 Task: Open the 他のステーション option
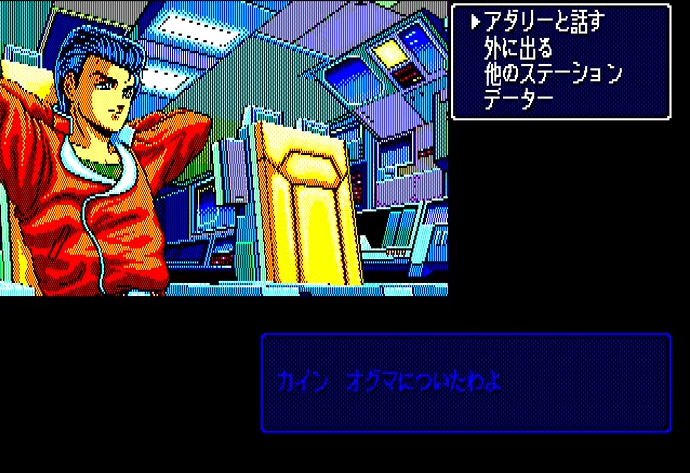(x=553, y=74)
